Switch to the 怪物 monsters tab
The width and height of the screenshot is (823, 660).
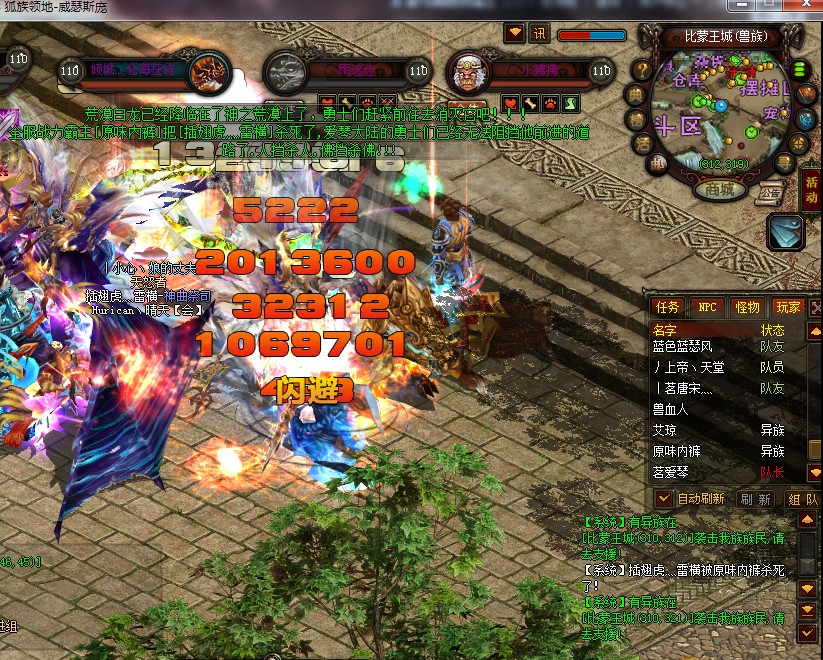pyautogui.click(x=747, y=307)
